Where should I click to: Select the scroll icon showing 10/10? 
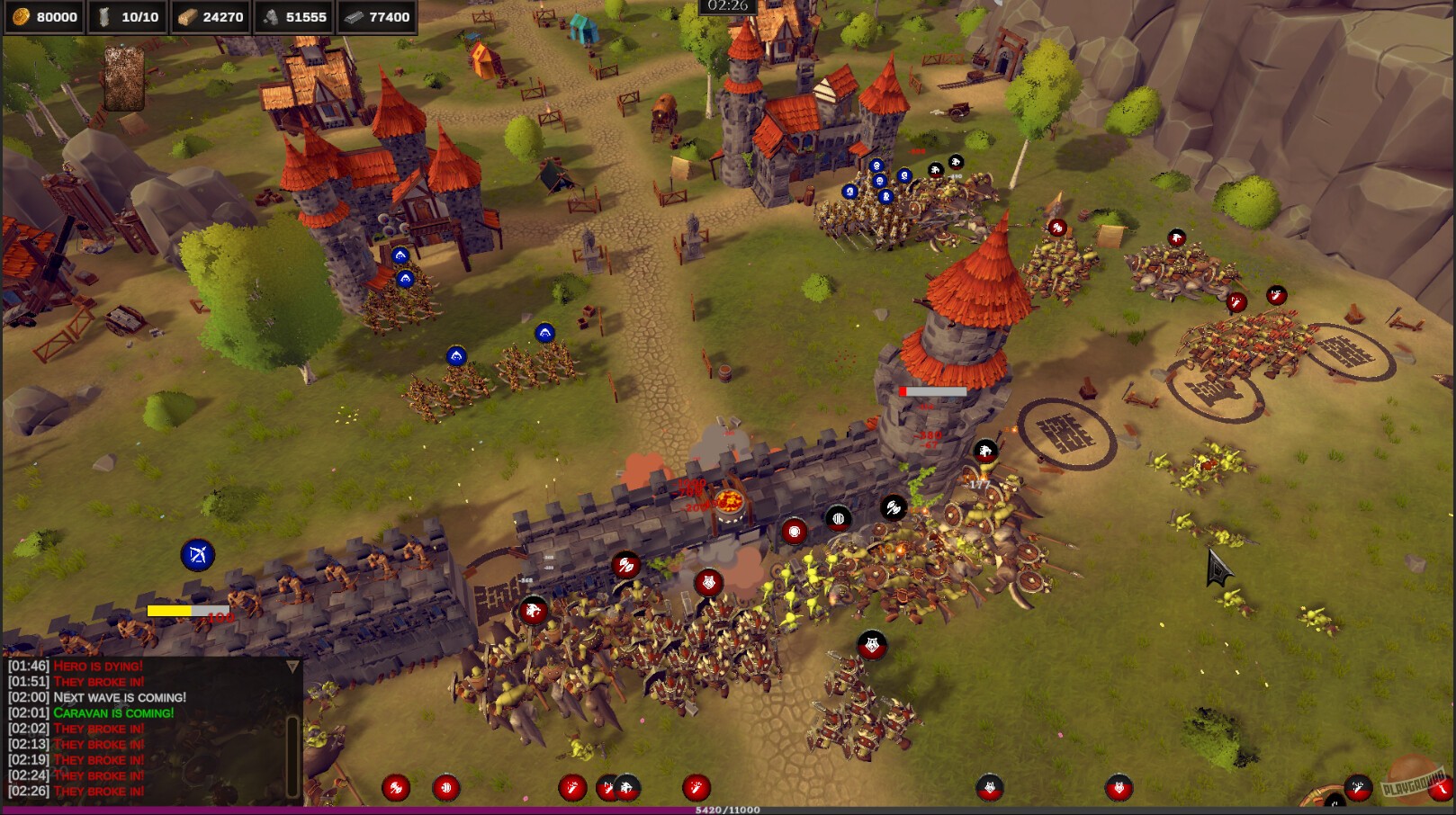click(x=107, y=16)
